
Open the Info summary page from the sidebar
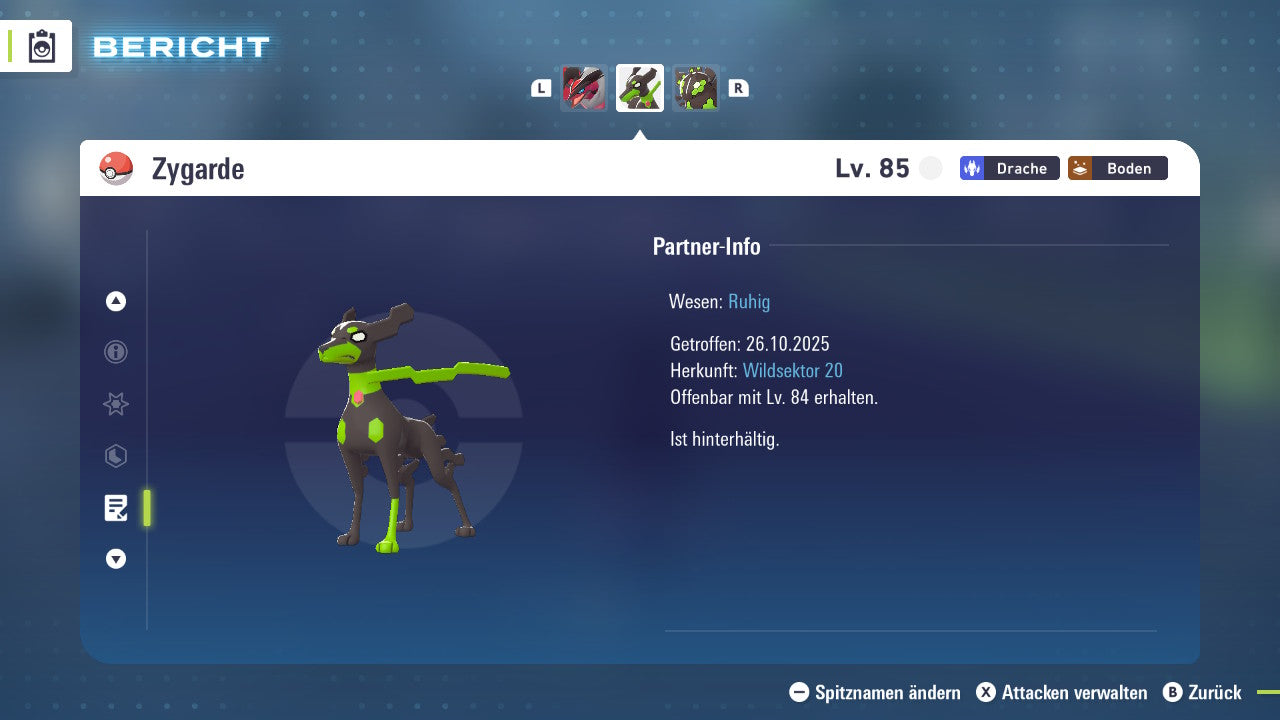coord(115,352)
